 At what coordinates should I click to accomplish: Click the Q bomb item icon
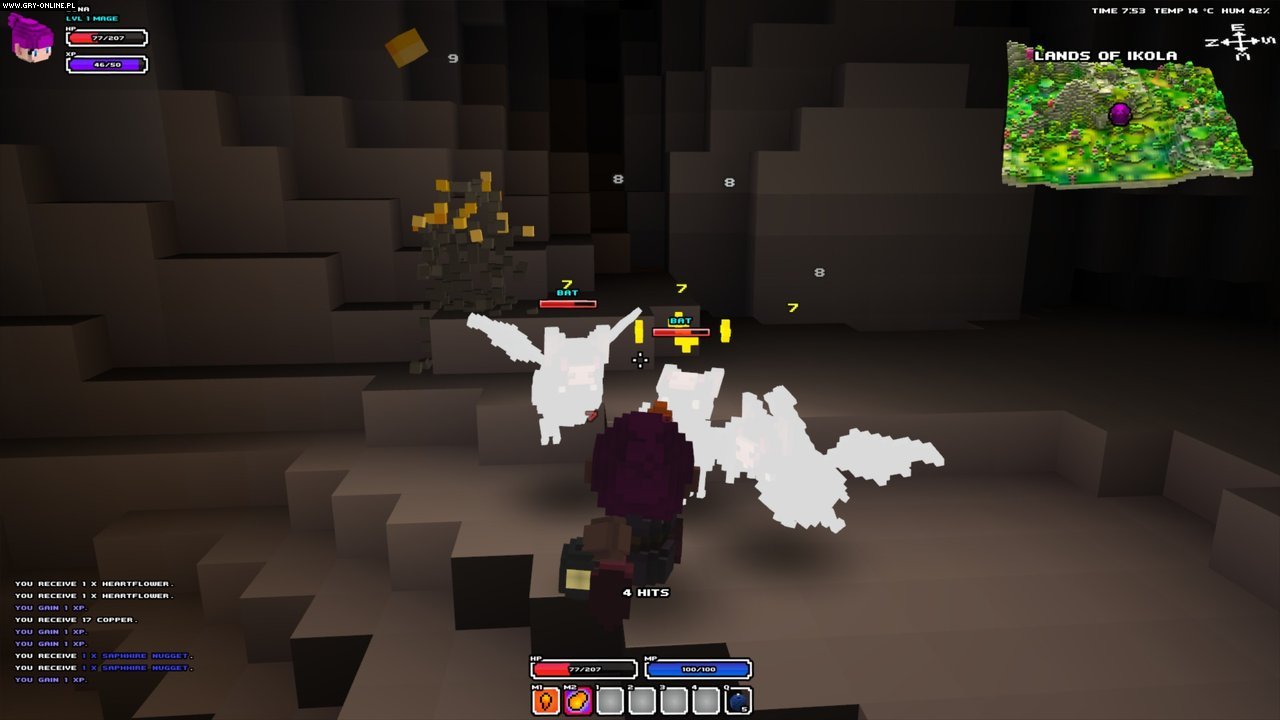click(737, 700)
